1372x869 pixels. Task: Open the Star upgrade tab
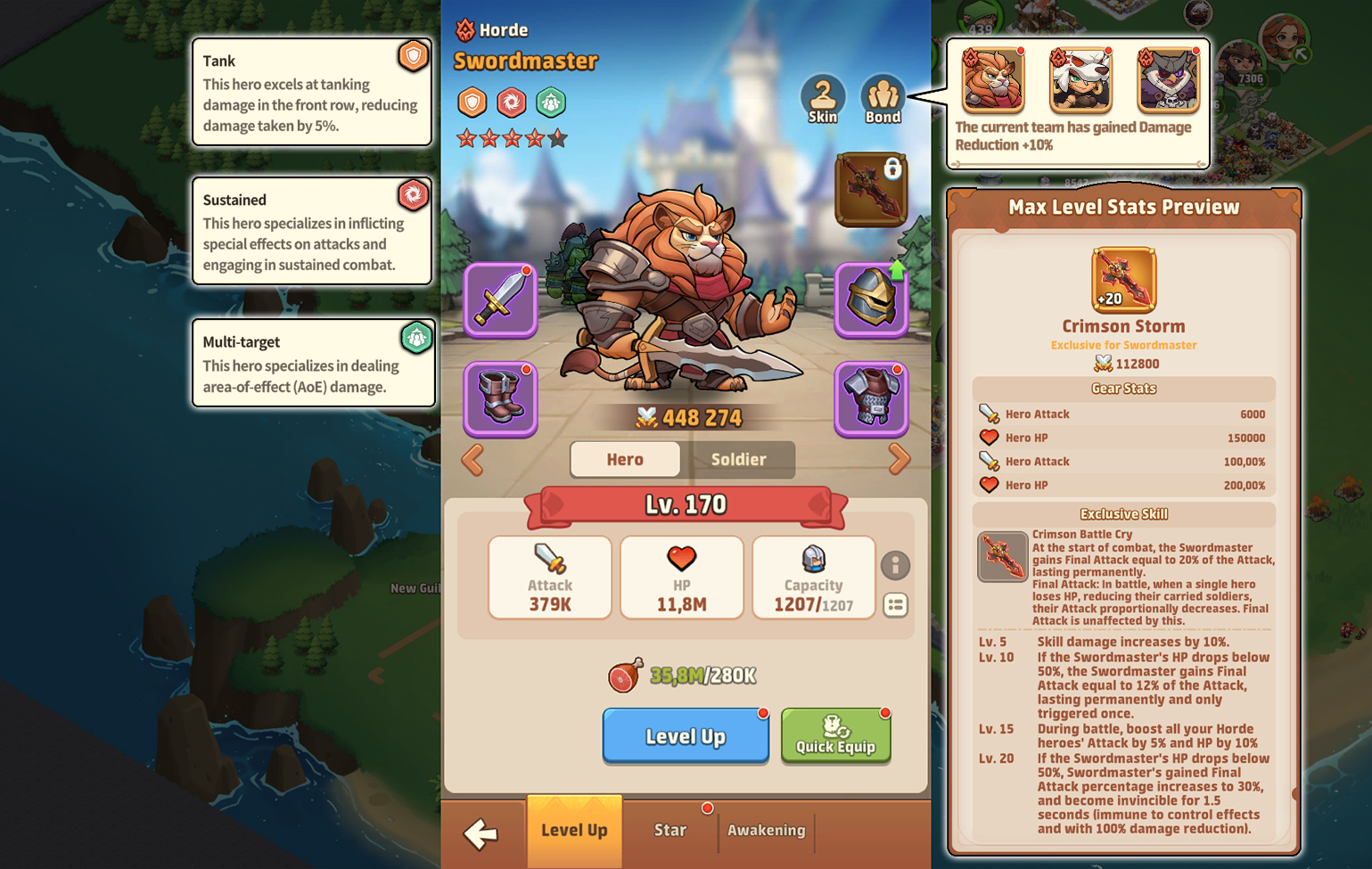670,830
